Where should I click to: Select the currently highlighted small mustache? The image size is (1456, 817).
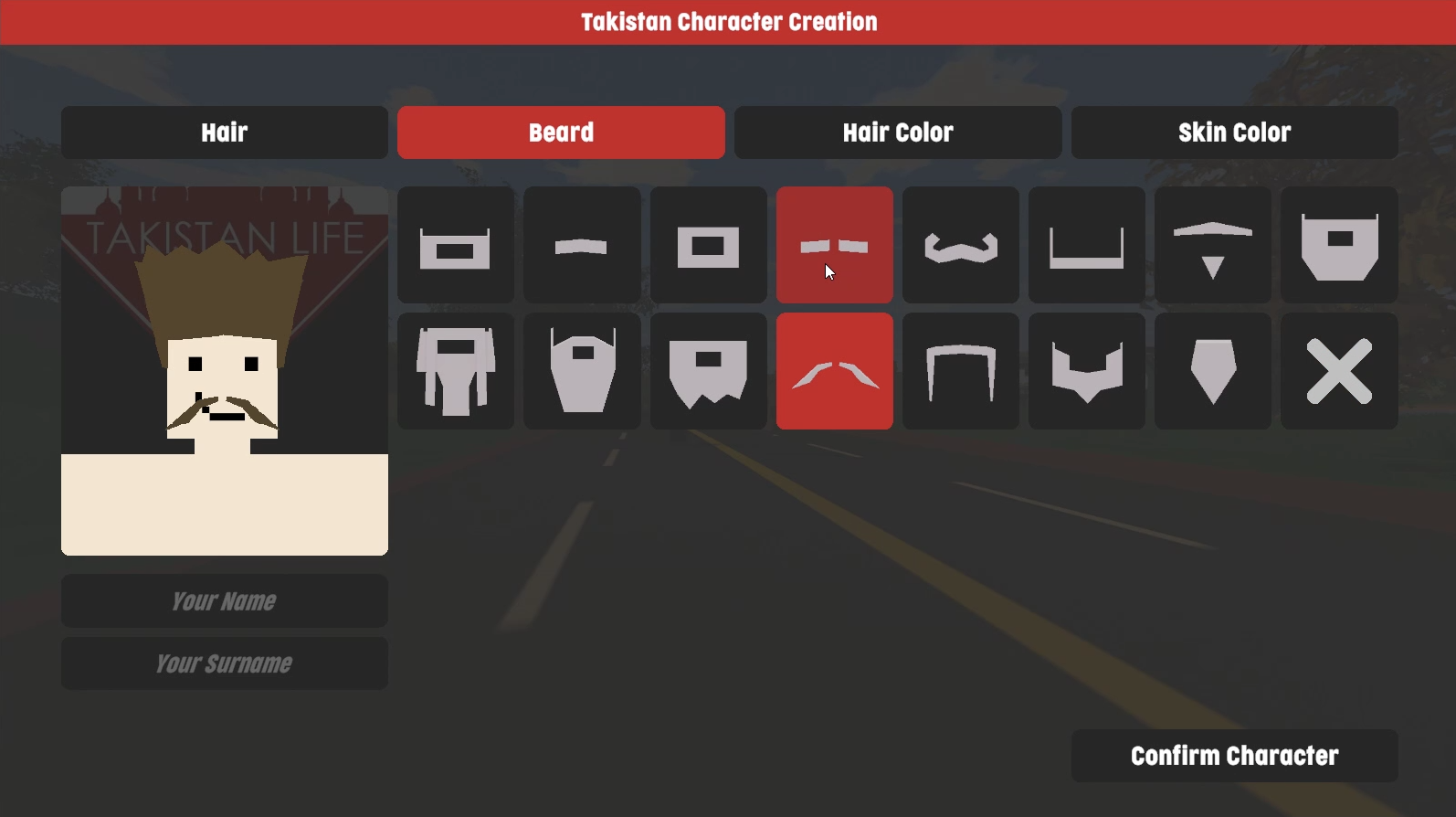(x=834, y=244)
